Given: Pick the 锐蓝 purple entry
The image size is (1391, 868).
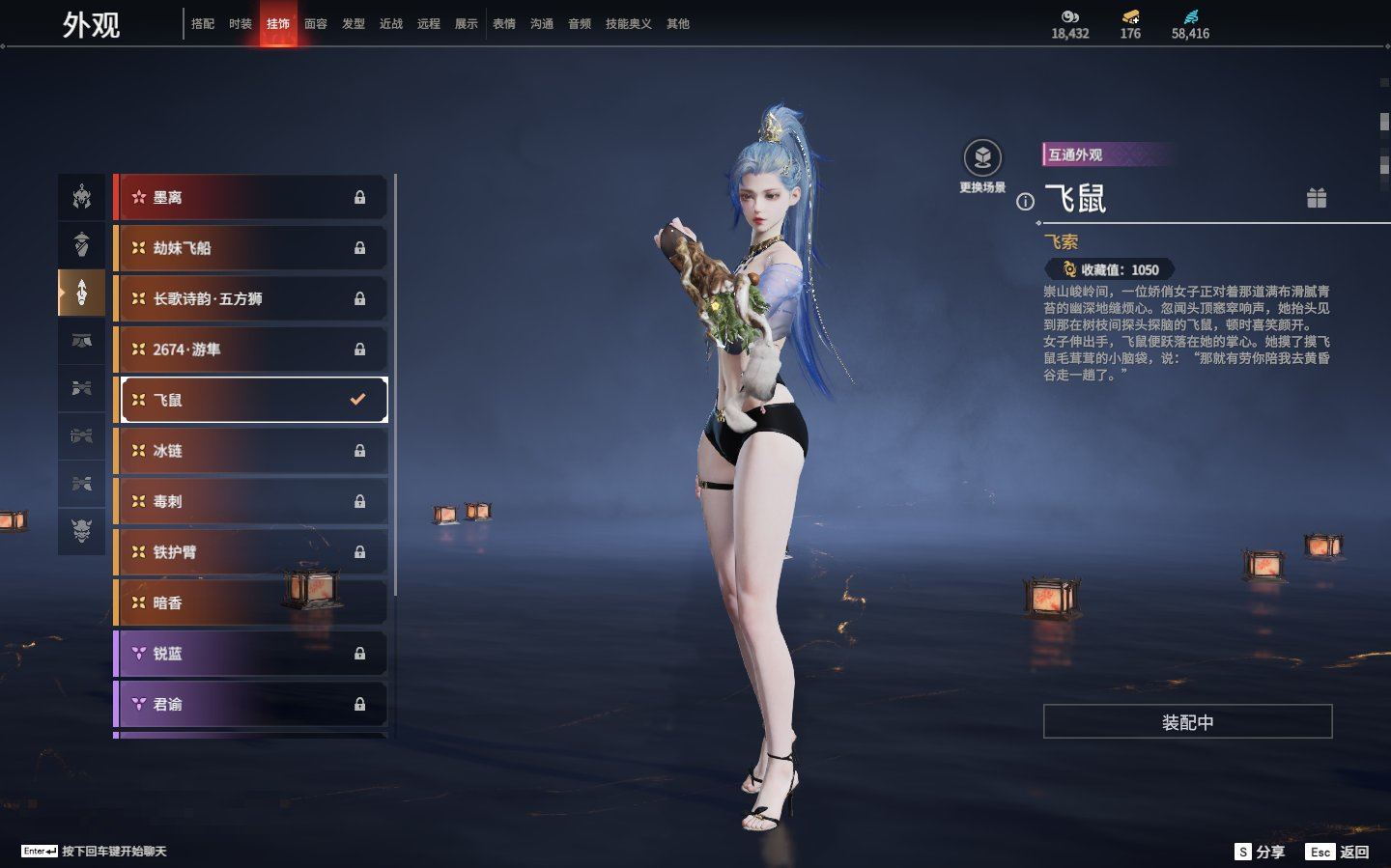Looking at the screenshot, I should 251,654.
